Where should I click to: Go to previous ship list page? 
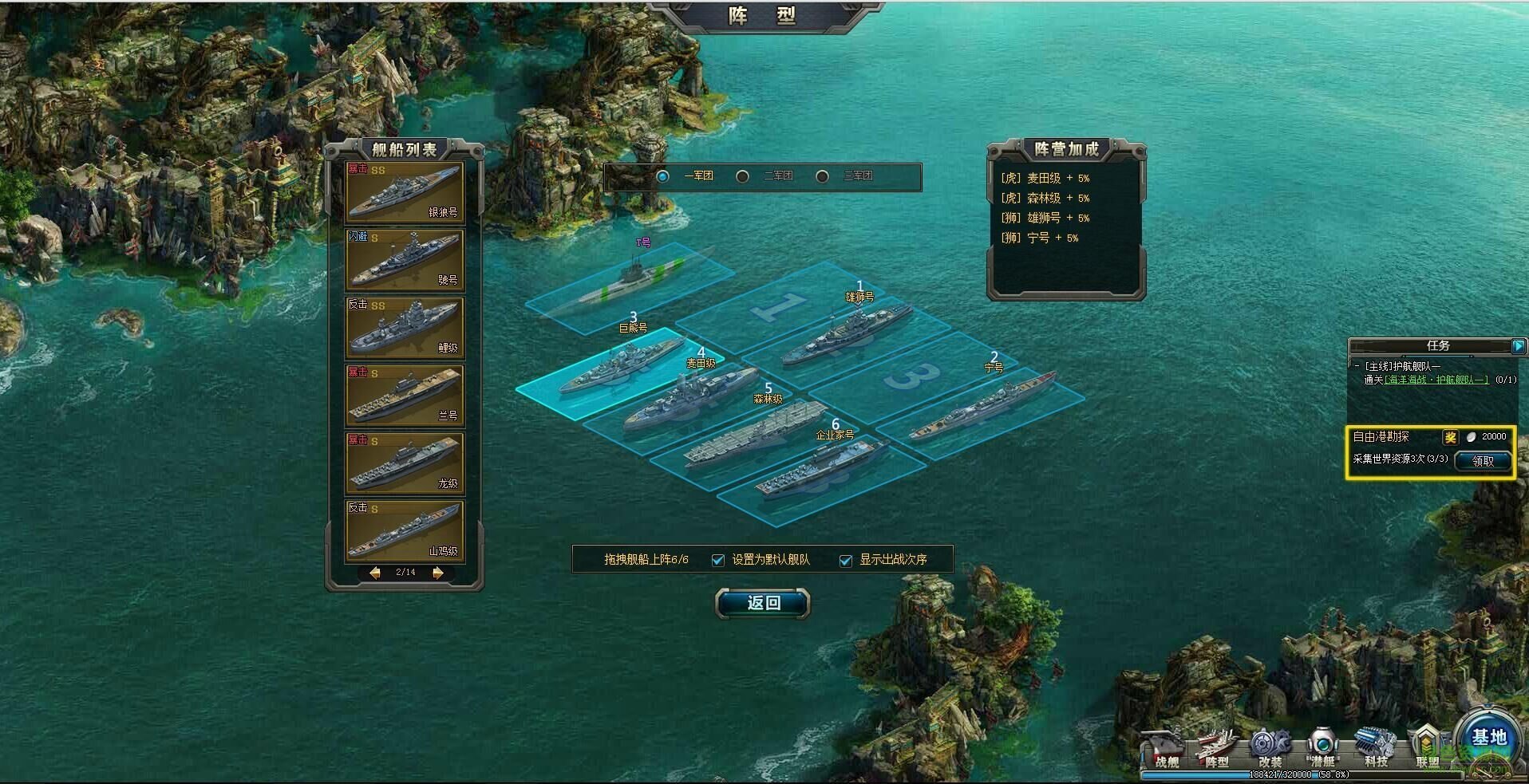point(374,573)
